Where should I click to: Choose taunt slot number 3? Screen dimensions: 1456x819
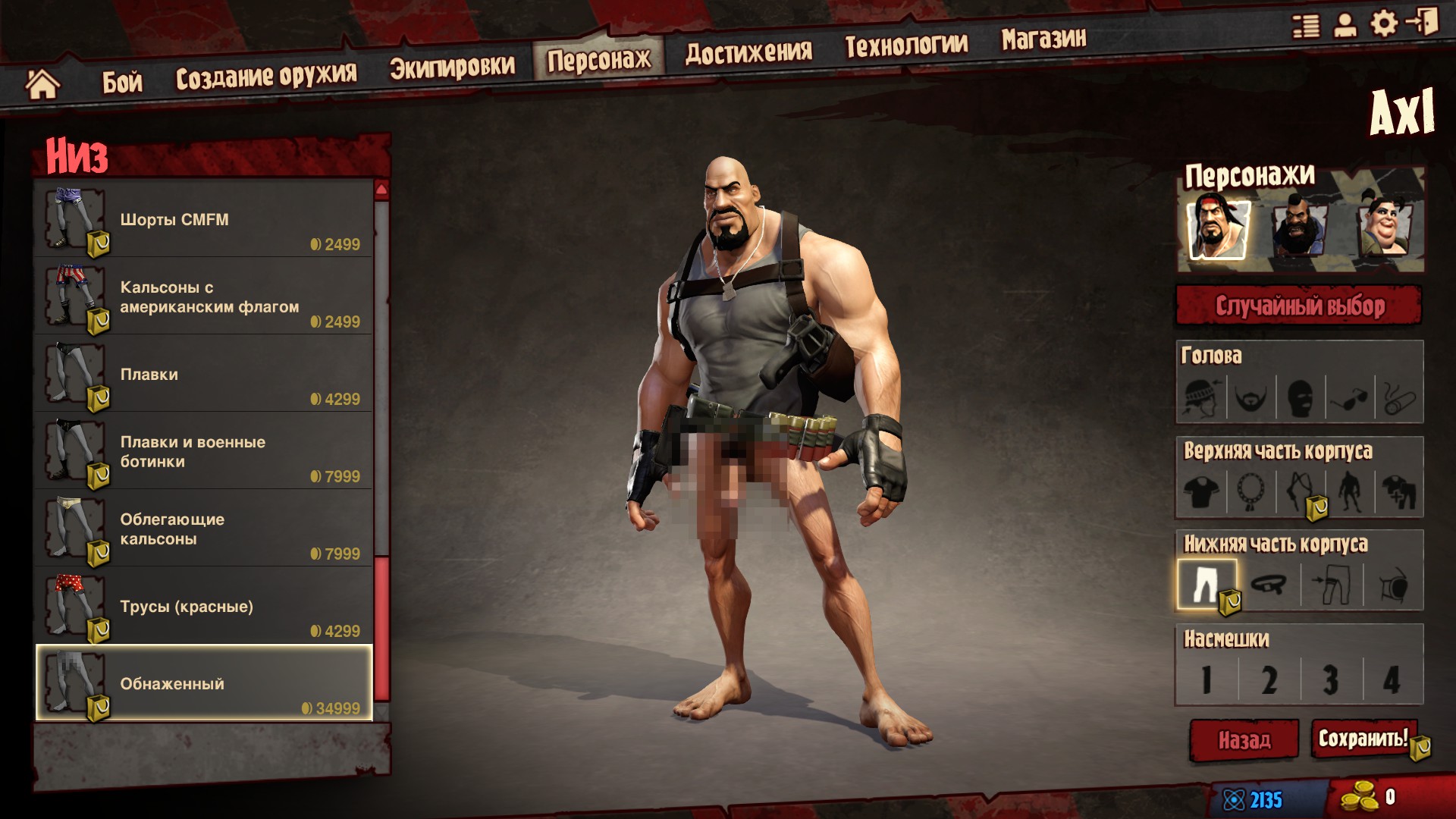tap(1331, 679)
